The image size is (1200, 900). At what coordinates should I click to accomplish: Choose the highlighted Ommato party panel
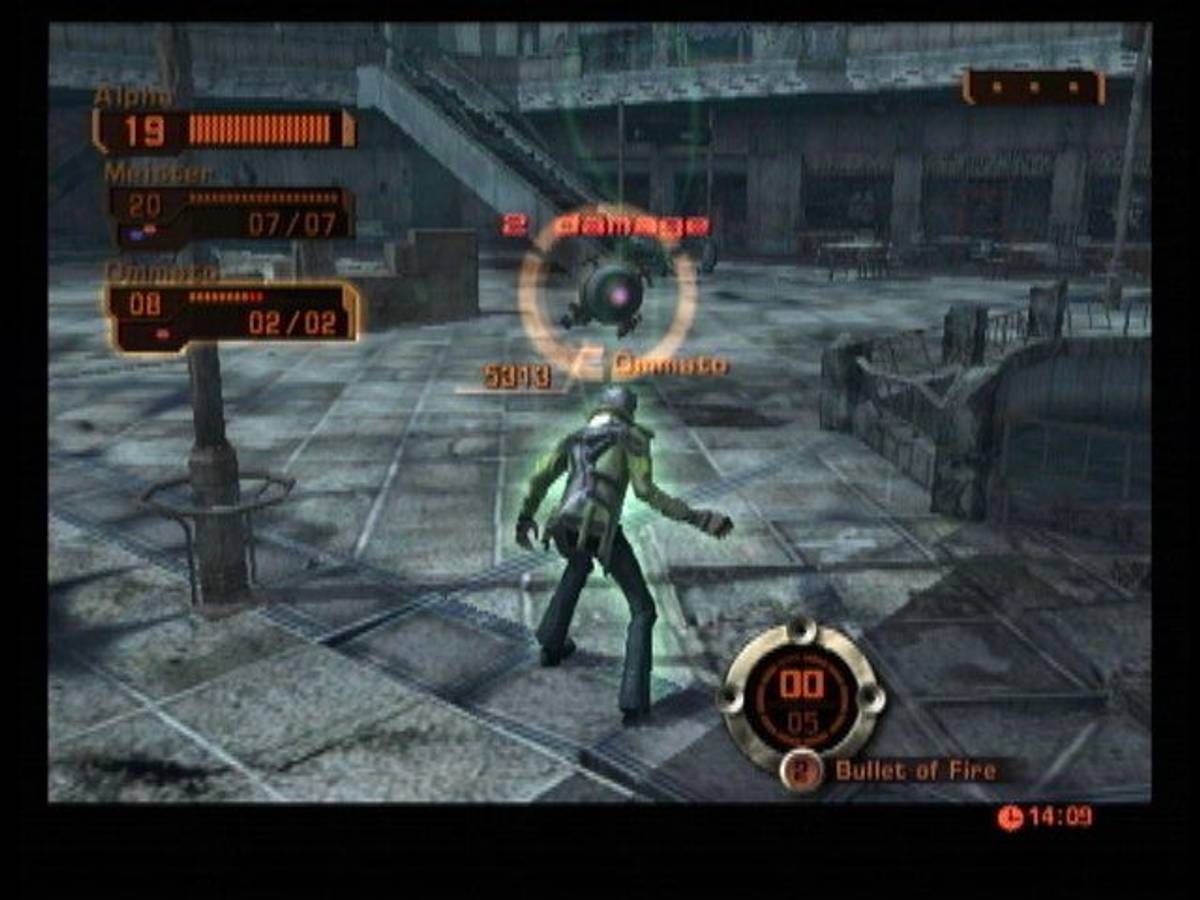[232, 316]
